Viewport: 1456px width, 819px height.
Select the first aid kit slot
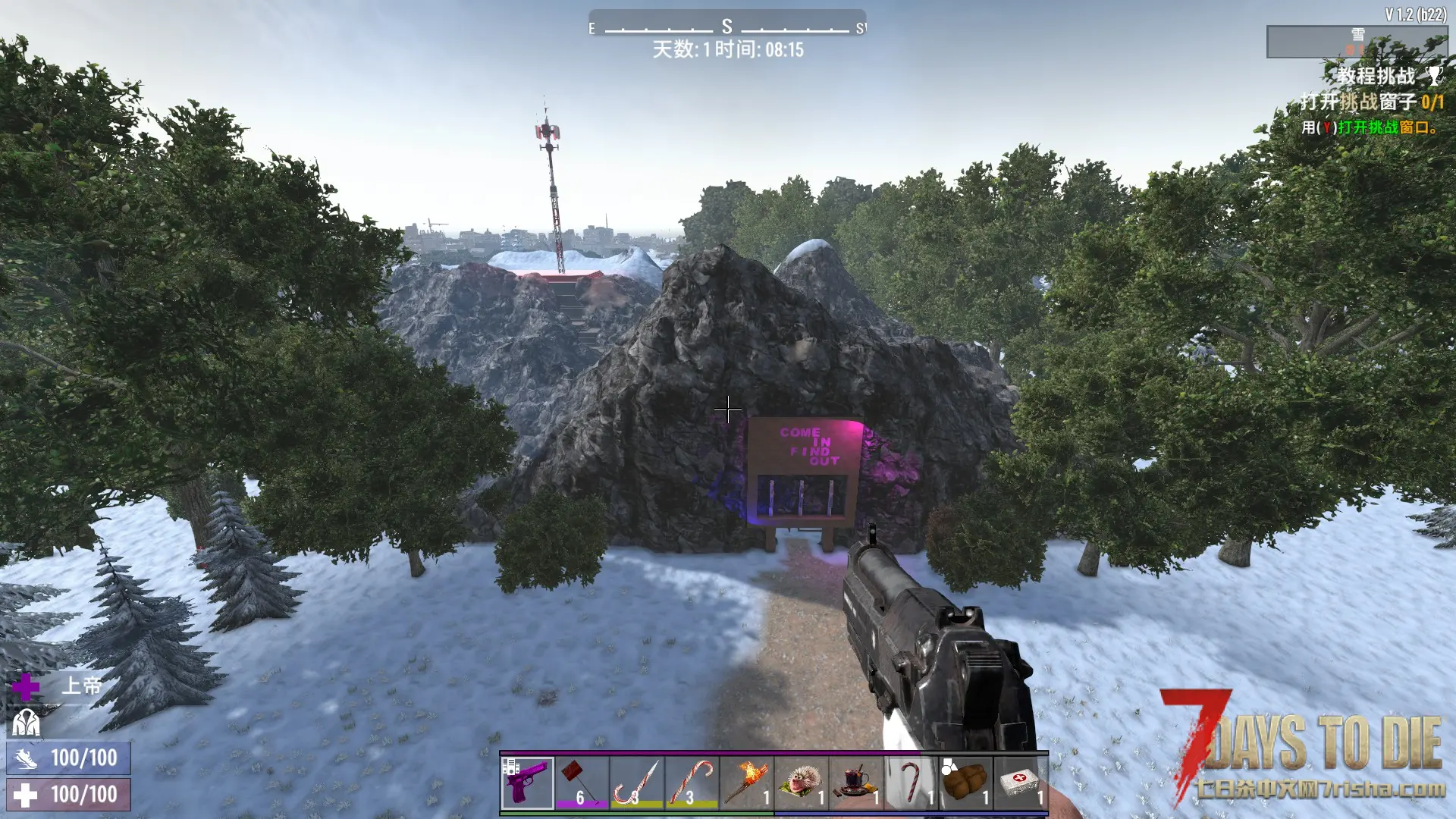(x=1020, y=783)
